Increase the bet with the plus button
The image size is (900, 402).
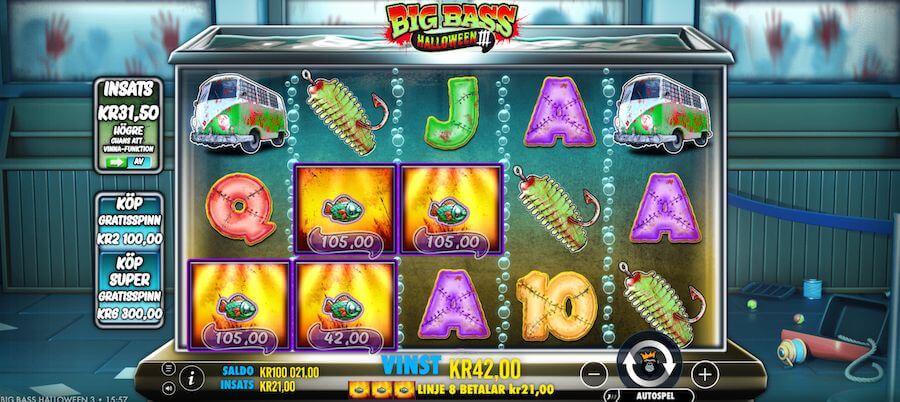pos(705,375)
